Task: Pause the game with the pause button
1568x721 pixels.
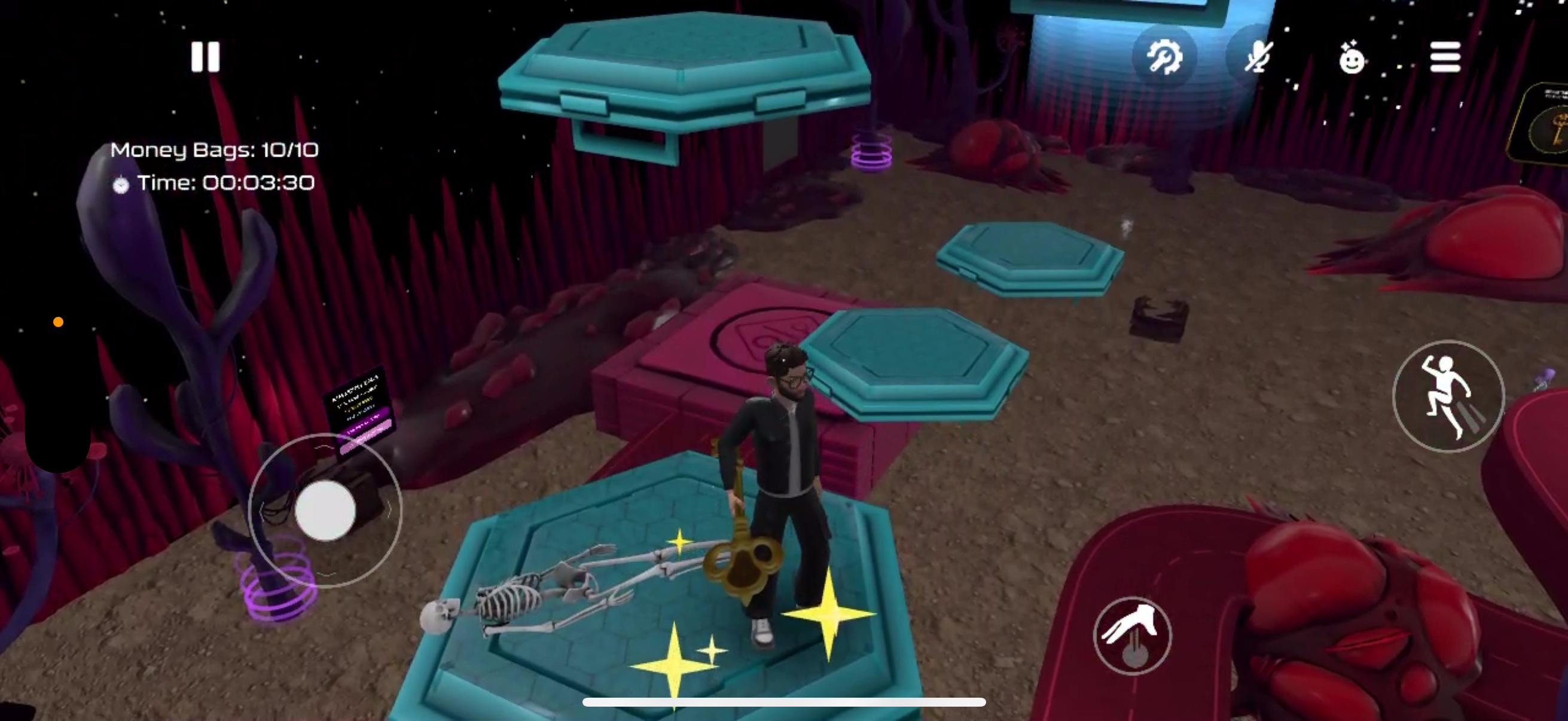Action: click(205, 57)
